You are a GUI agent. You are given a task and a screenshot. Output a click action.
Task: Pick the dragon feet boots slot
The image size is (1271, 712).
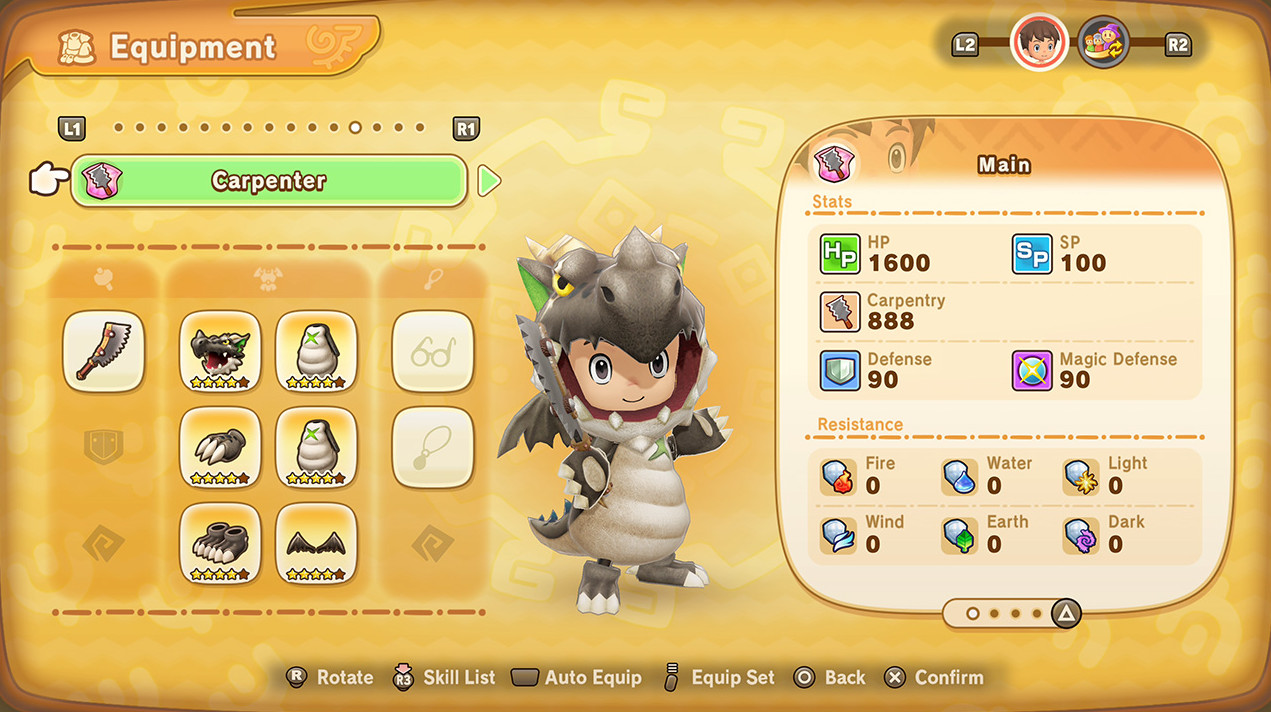point(220,543)
